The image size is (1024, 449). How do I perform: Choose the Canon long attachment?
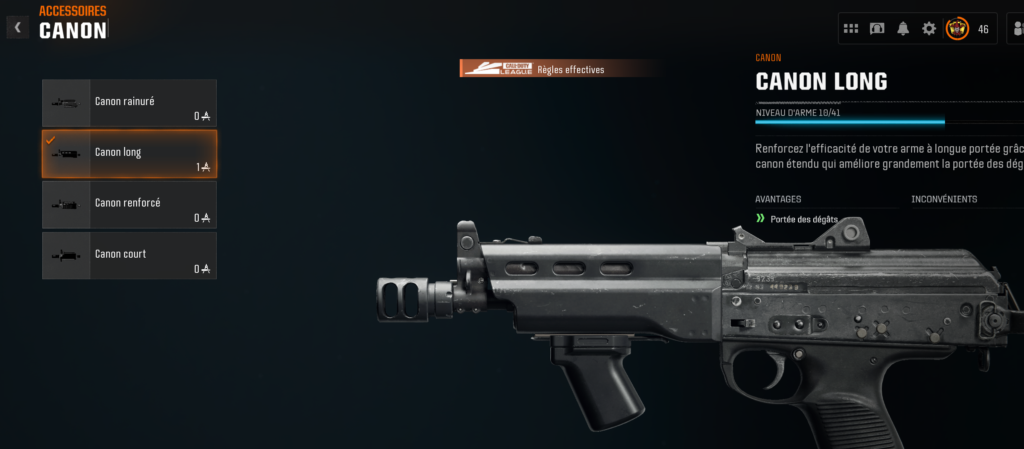(129, 154)
